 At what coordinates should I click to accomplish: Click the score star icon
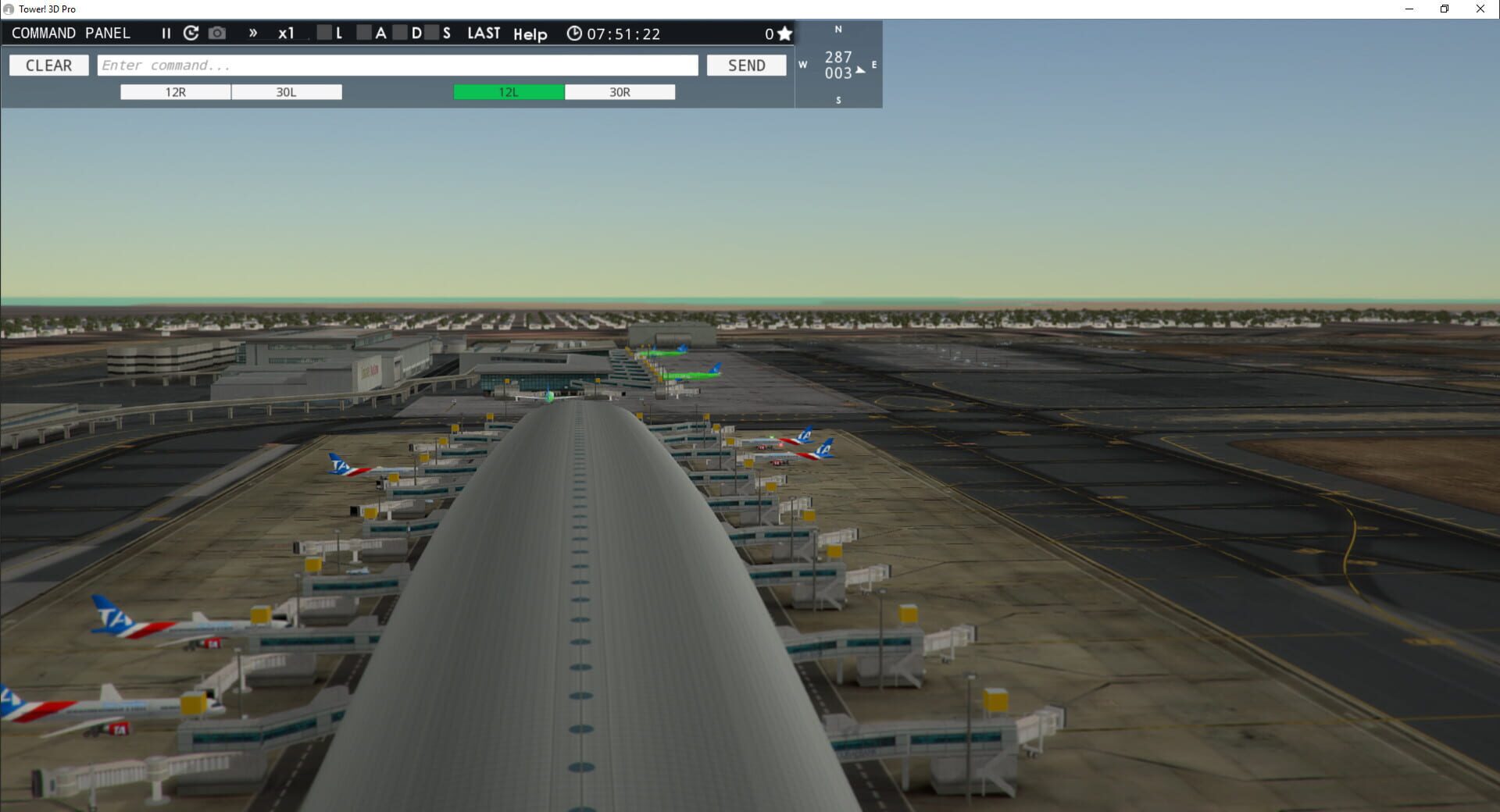785,33
